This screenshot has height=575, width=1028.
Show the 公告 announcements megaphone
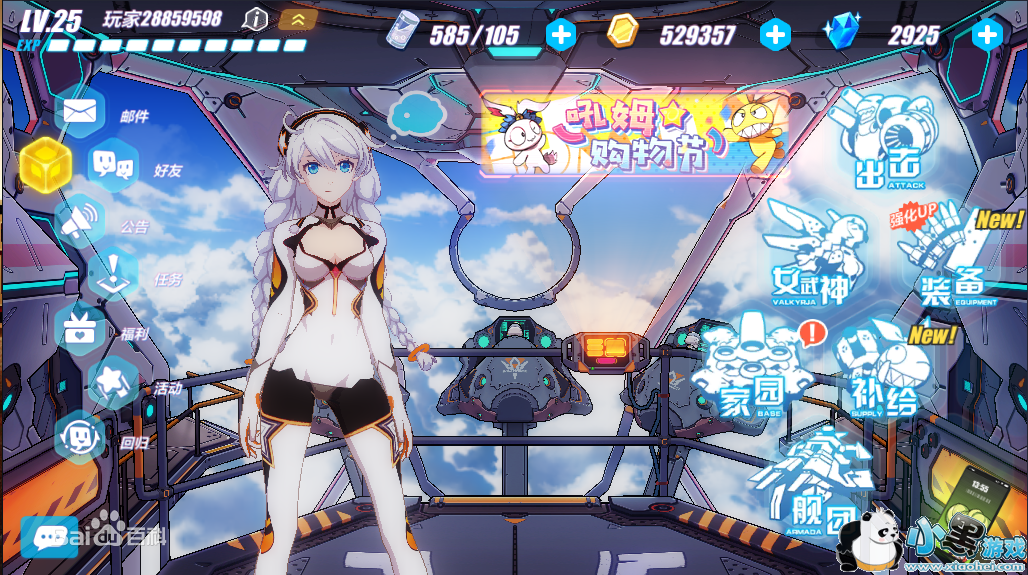82,221
